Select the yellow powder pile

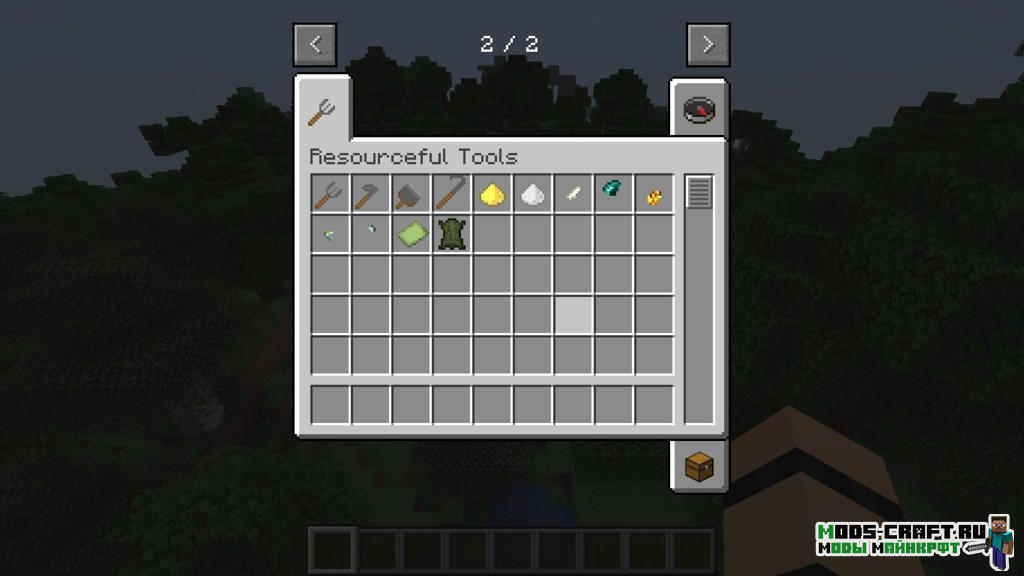[492, 194]
